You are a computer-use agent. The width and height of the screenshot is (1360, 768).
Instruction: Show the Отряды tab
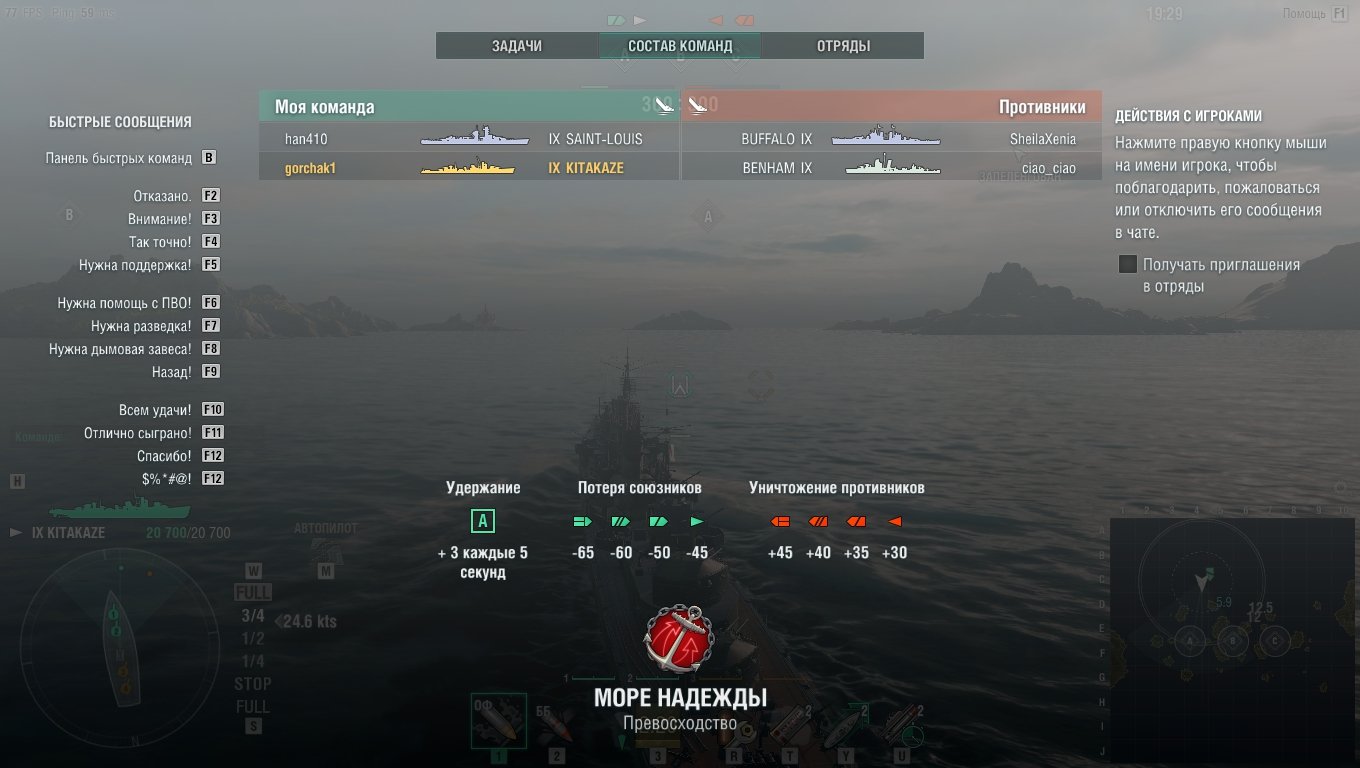point(843,46)
